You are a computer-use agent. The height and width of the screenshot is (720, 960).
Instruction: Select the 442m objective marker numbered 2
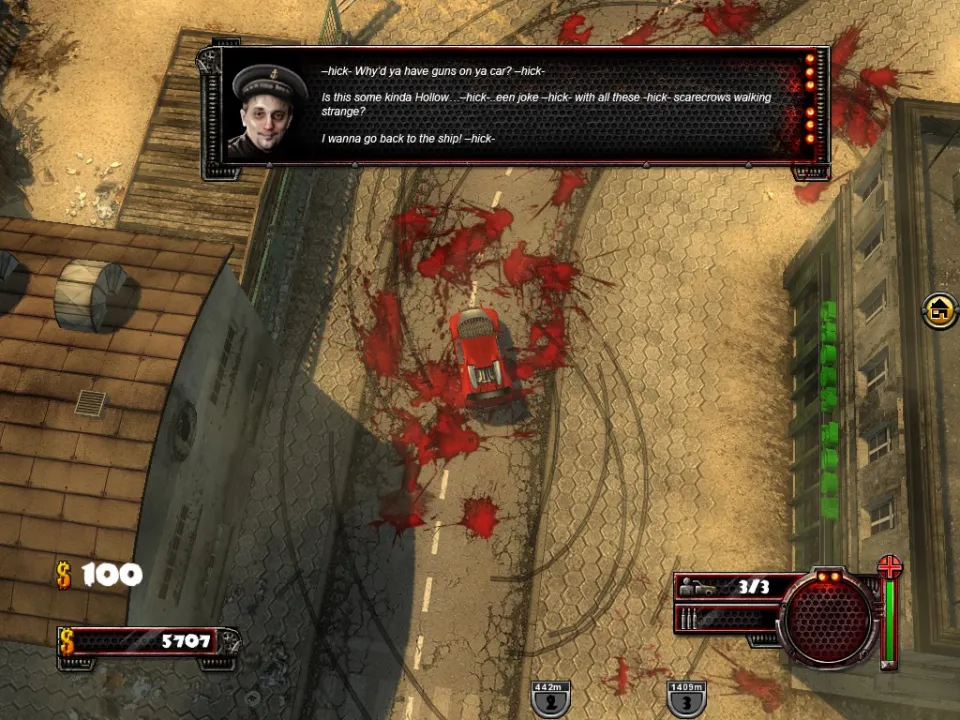[551, 698]
